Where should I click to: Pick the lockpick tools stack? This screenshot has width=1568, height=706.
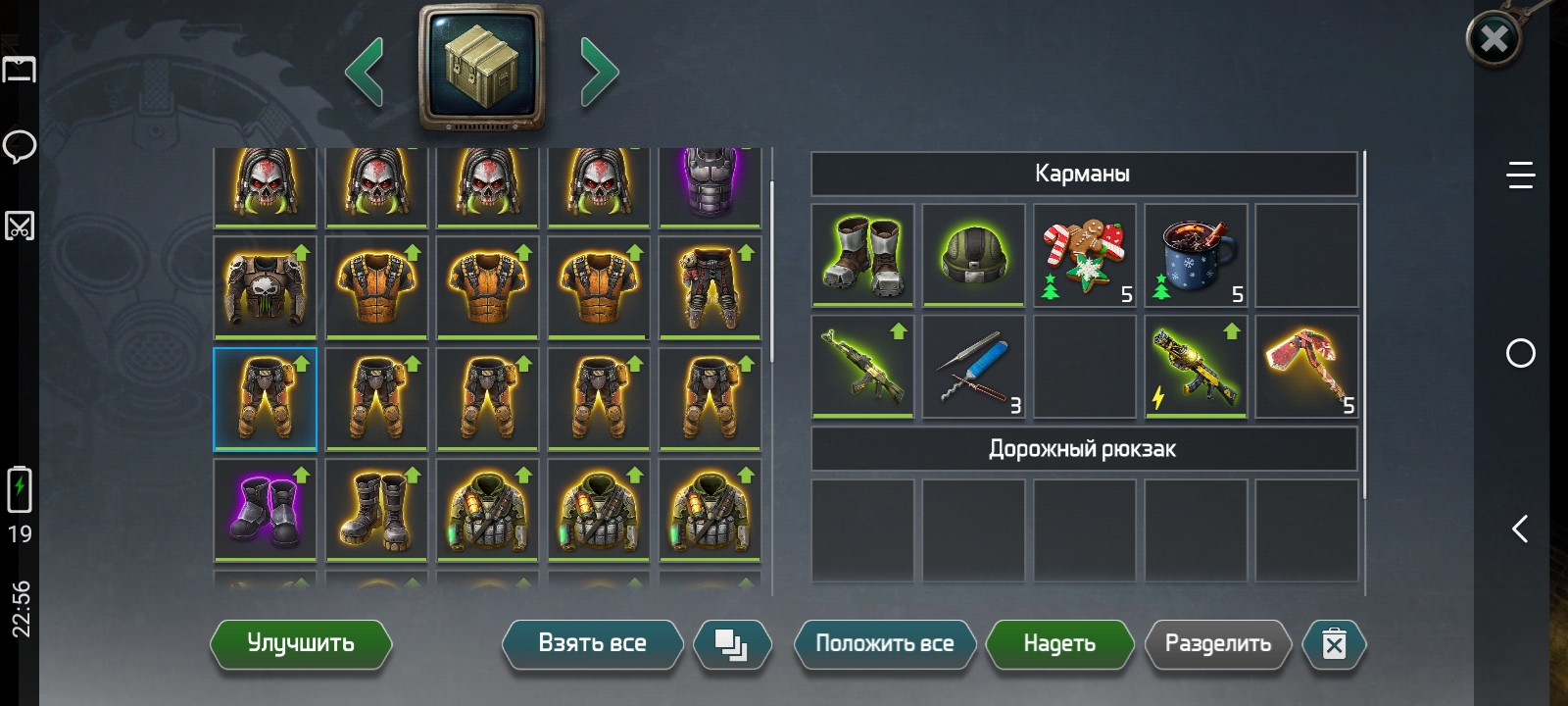[973, 367]
